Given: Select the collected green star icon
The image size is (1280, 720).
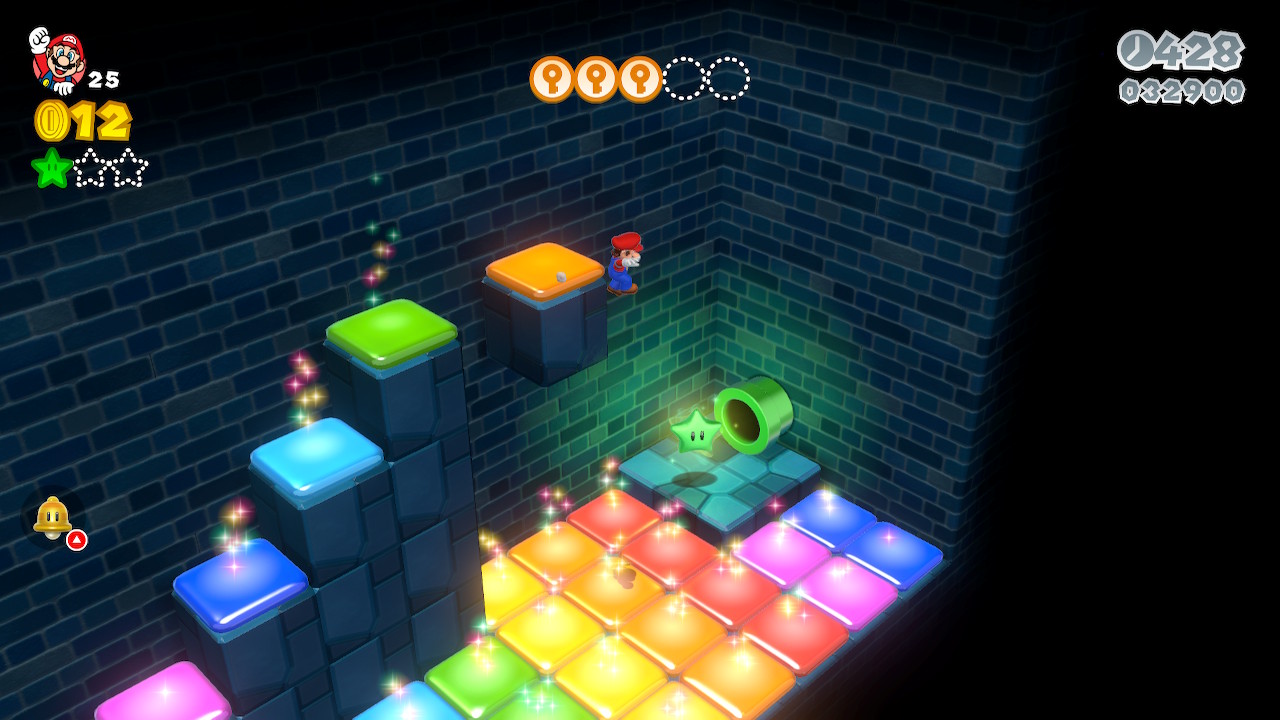Looking at the screenshot, I should pos(51,168).
